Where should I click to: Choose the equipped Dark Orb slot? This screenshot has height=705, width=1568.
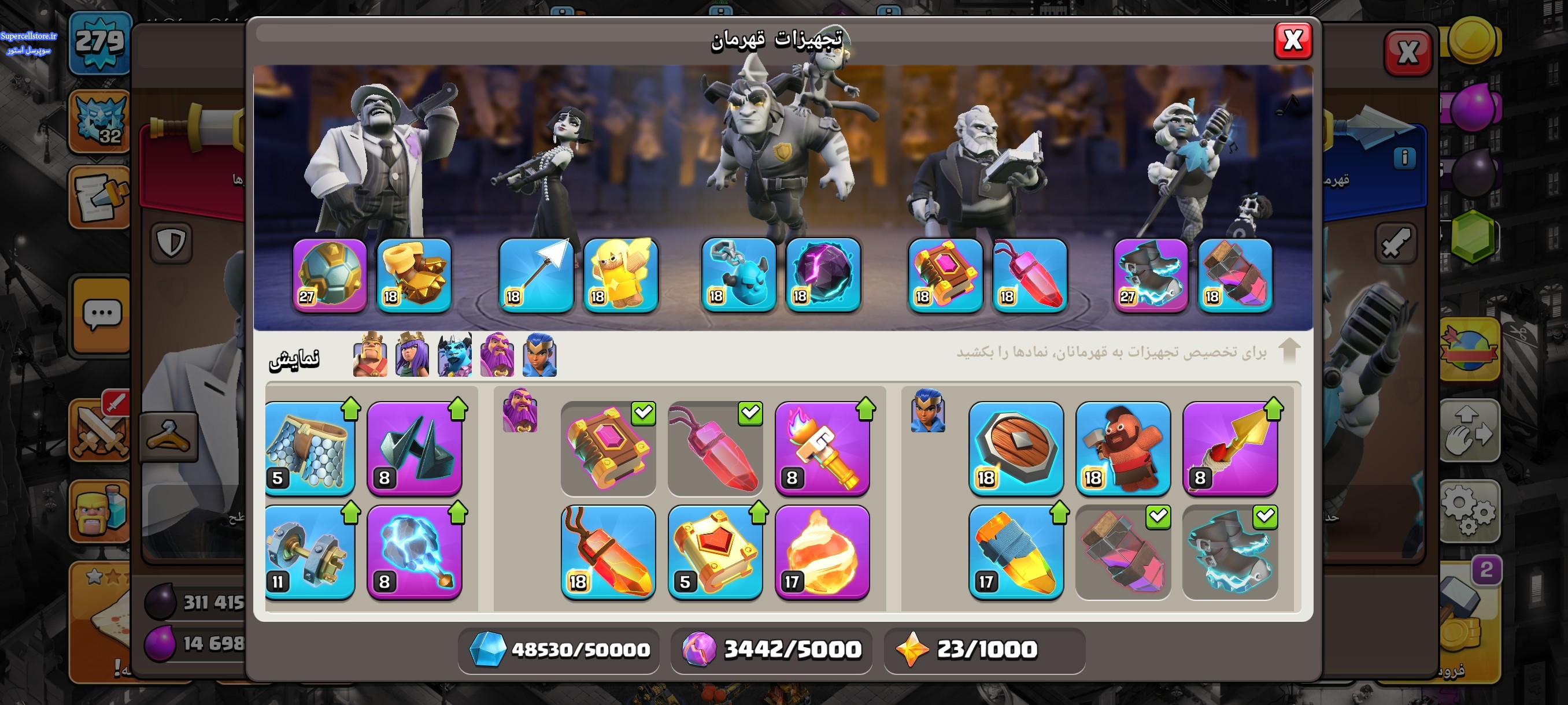pos(822,275)
